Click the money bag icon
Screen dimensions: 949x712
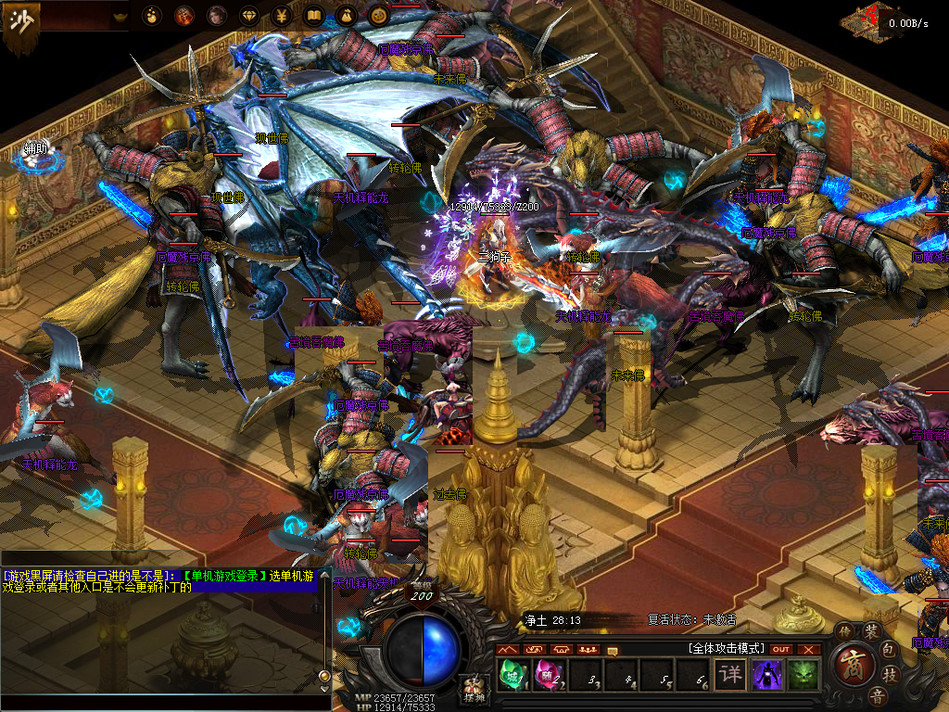pos(346,15)
